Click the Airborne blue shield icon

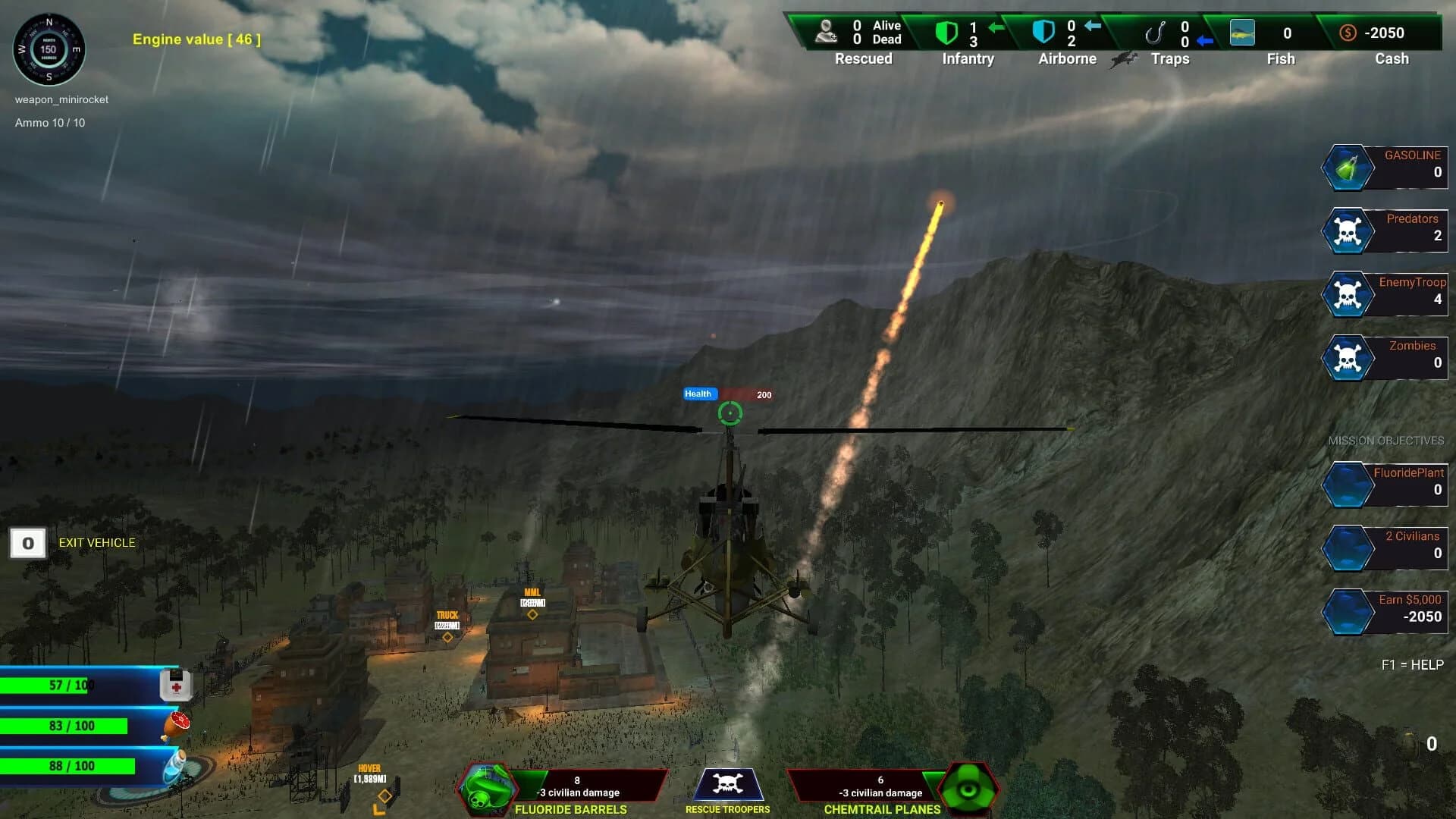click(x=1043, y=32)
